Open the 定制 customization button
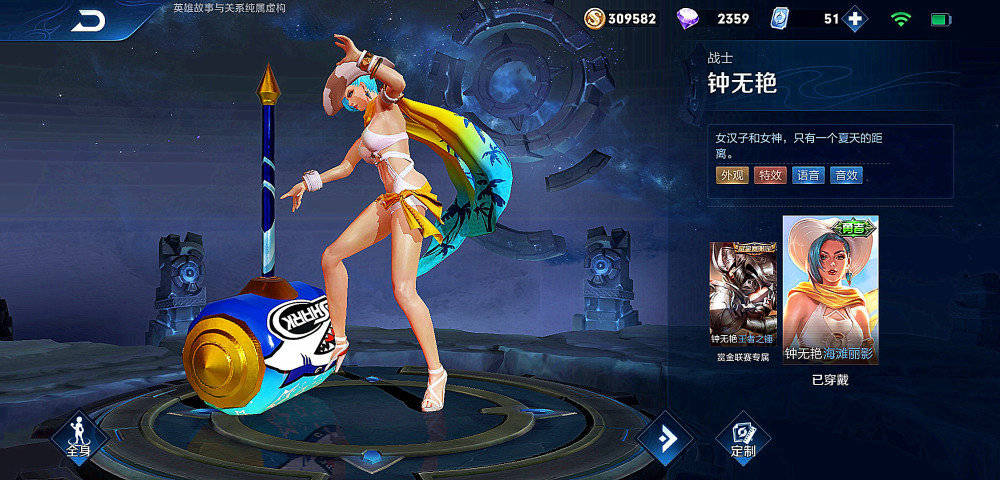The height and width of the screenshot is (480, 1000). point(743,438)
